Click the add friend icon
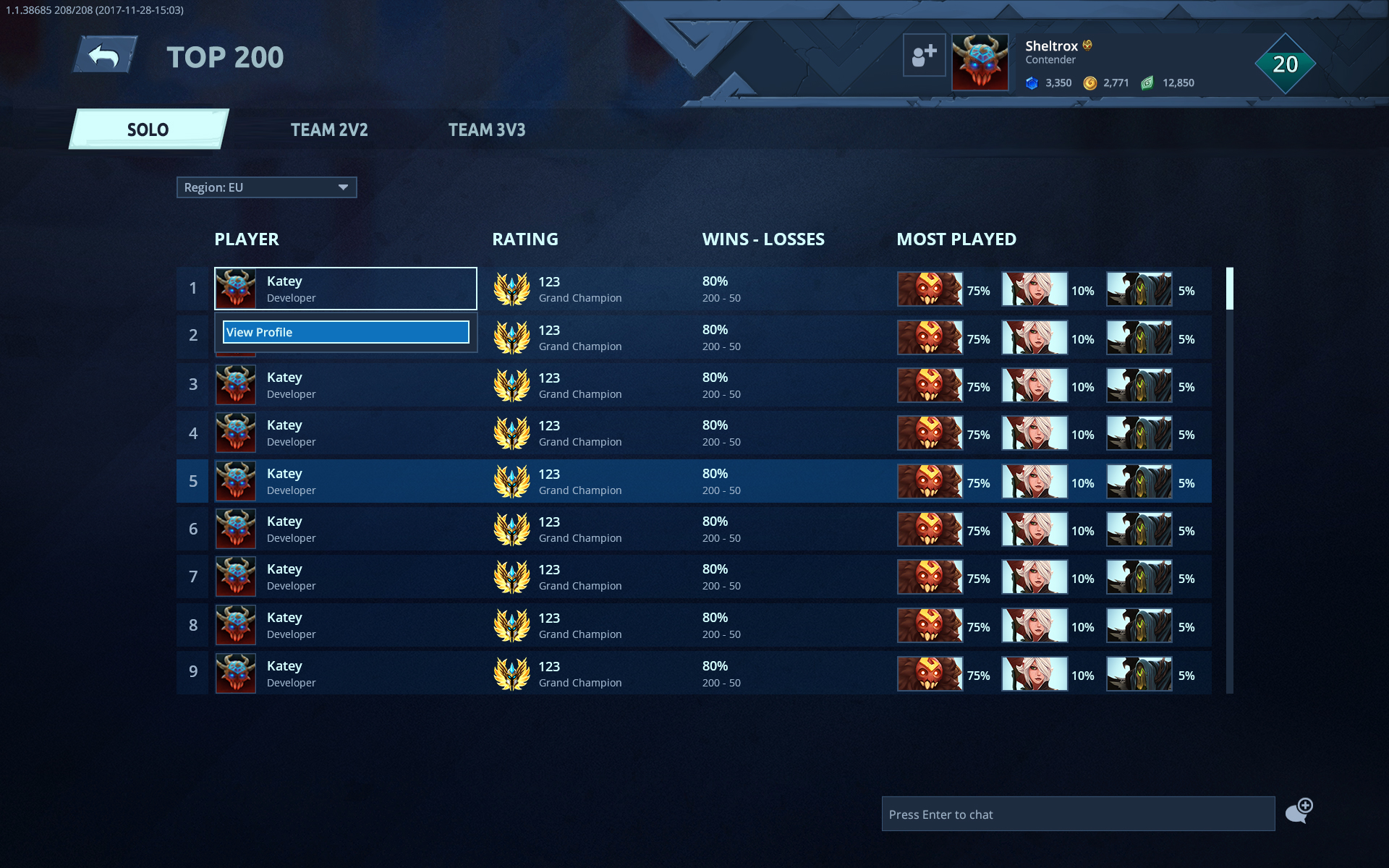The height and width of the screenshot is (868, 1389). coord(924,56)
